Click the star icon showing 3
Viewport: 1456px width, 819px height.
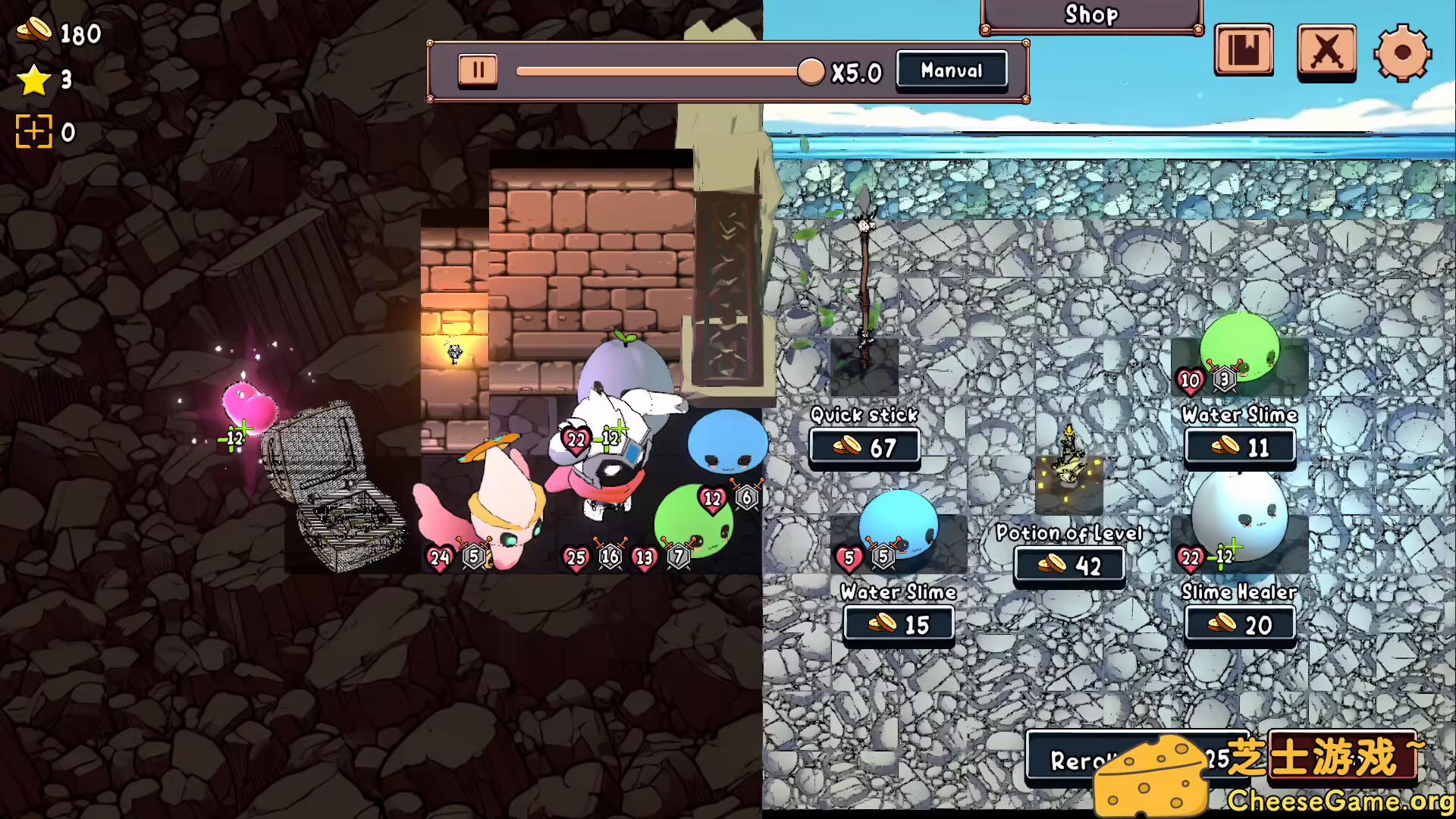[33, 81]
